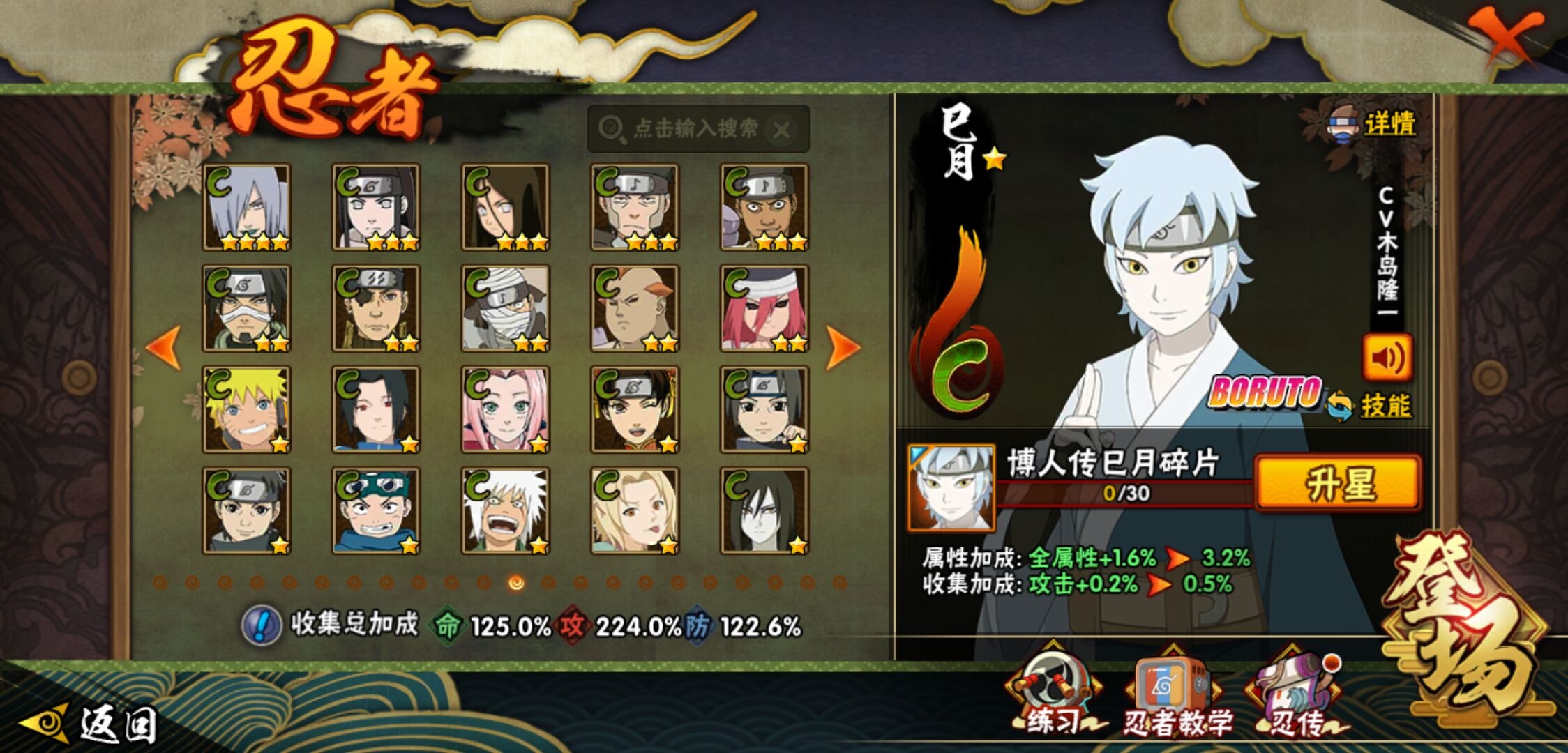Switch to 技能 skill view
Viewport: 1568px width, 753px height.
[1385, 406]
